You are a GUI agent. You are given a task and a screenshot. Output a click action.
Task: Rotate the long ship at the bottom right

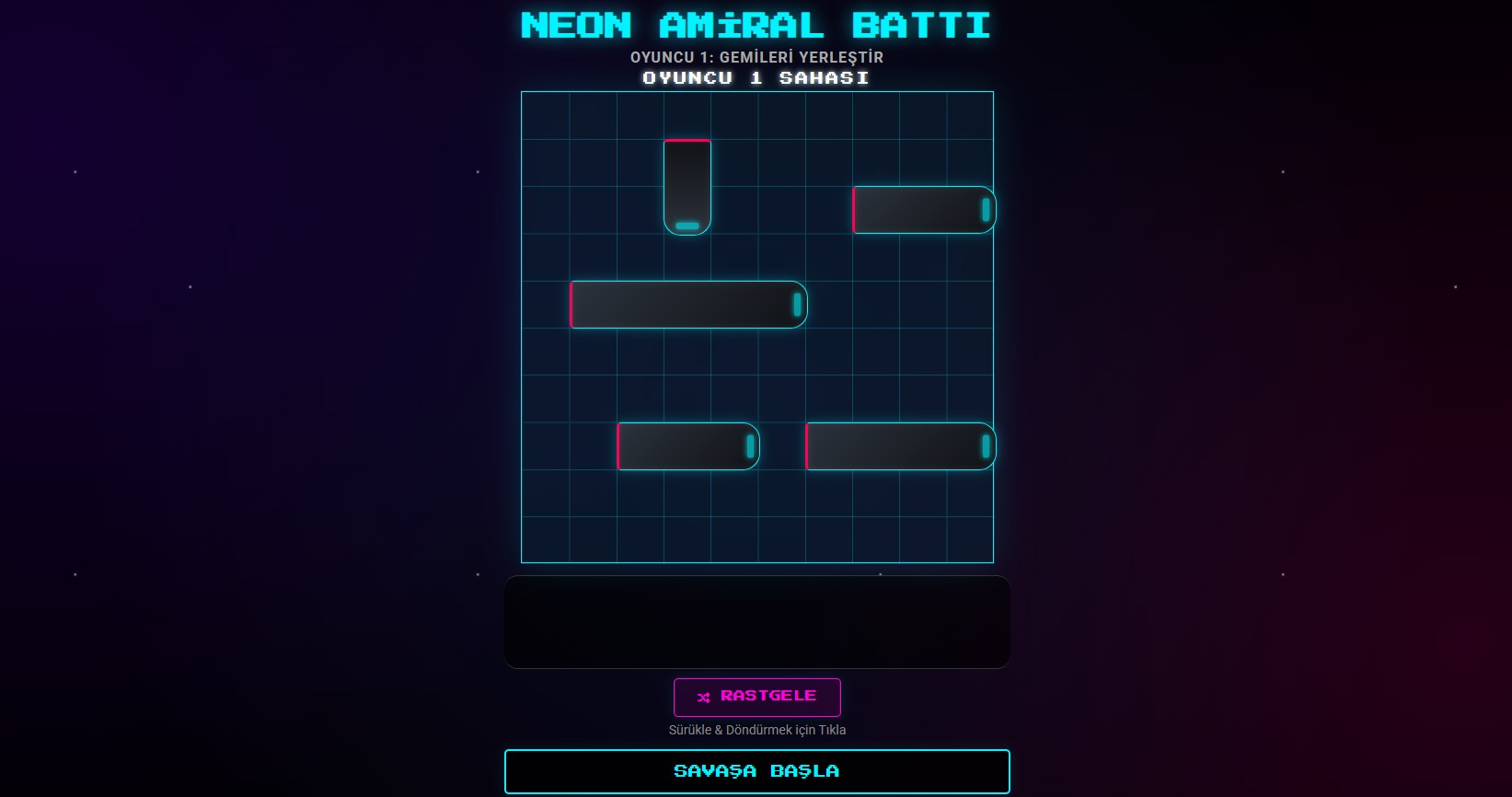tap(899, 445)
